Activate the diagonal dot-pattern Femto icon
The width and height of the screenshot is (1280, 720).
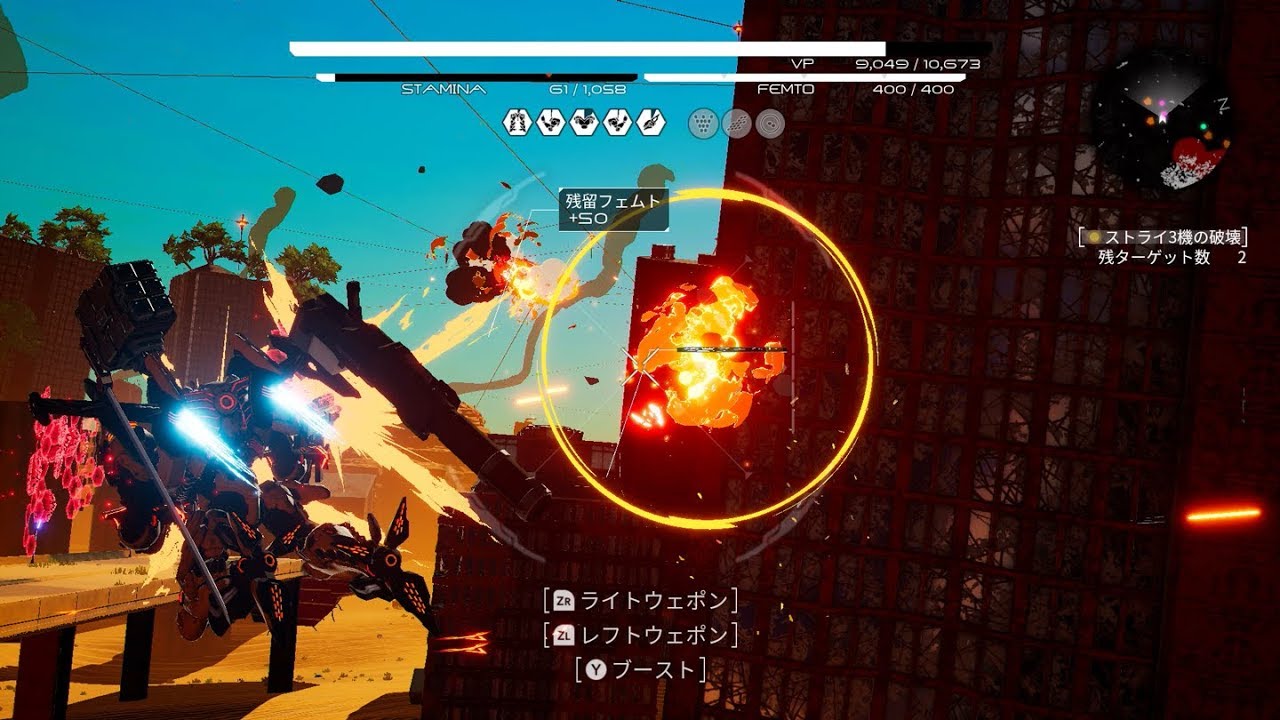click(737, 123)
